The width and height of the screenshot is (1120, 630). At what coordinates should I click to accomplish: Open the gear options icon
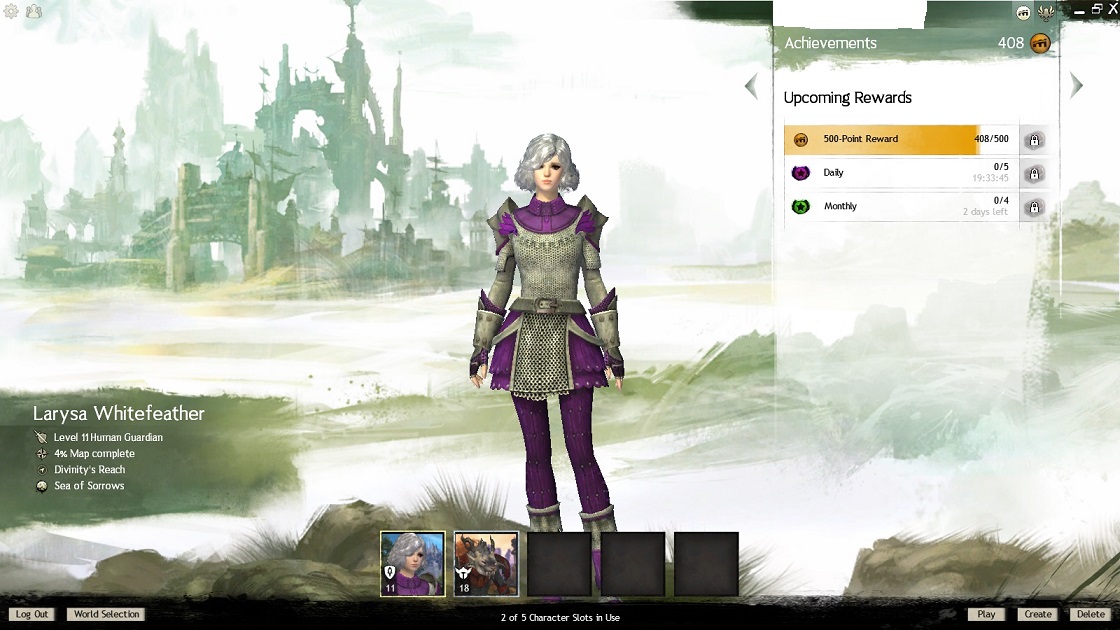tap(12, 12)
